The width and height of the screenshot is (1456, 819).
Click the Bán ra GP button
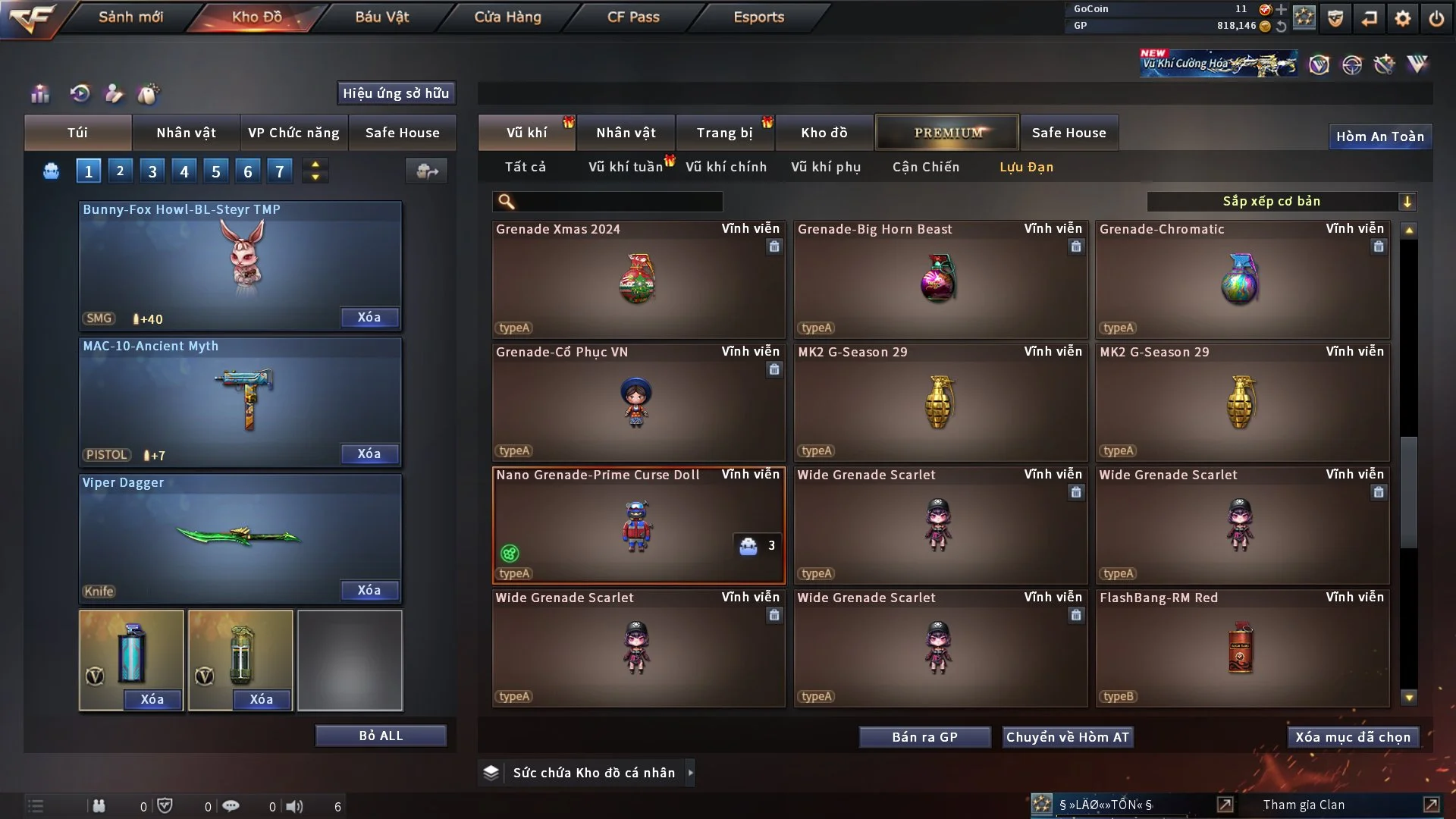pyautogui.click(x=924, y=737)
